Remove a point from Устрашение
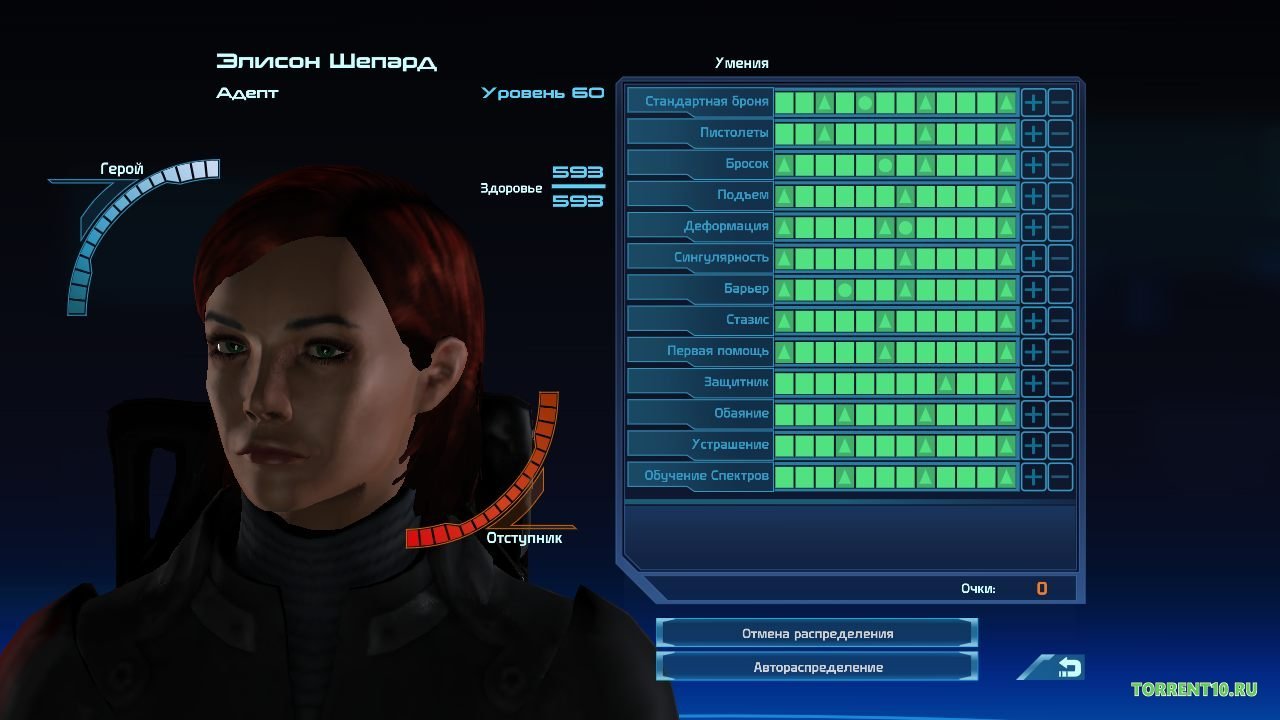The image size is (1280, 720). tap(1060, 445)
